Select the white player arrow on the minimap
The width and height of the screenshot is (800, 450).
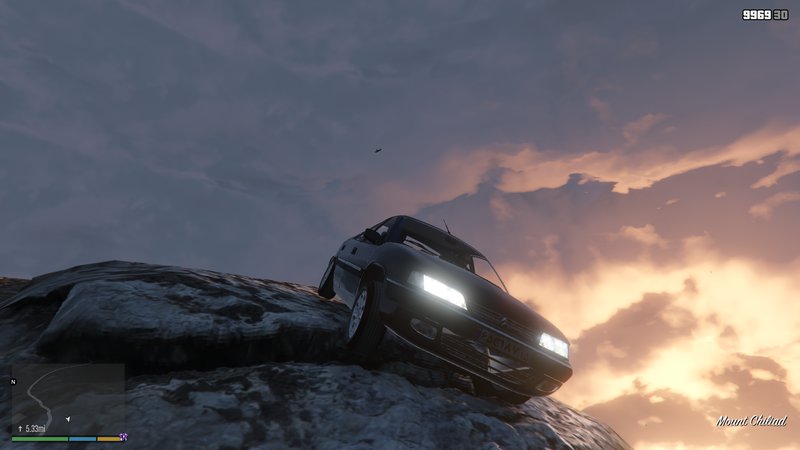[x=67, y=420]
